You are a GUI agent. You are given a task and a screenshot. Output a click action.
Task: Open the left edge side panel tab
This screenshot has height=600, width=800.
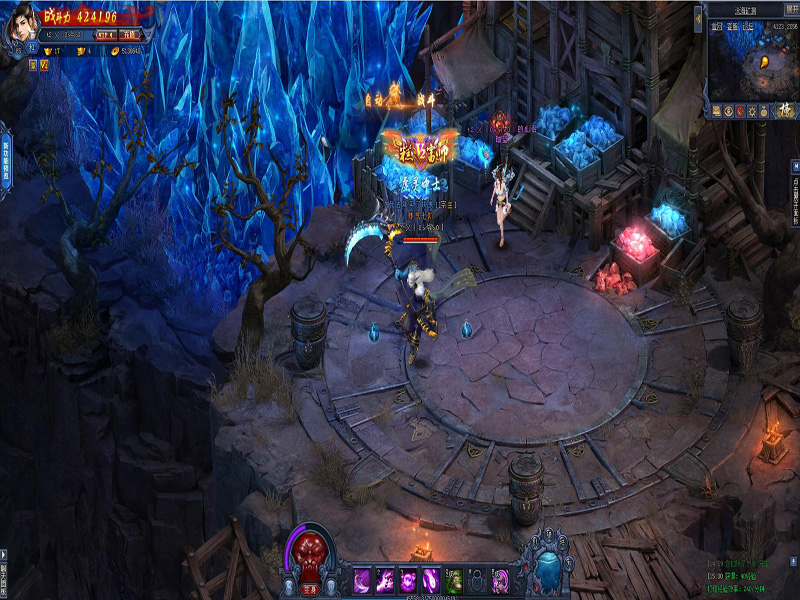pyautogui.click(x=5, y=160)
